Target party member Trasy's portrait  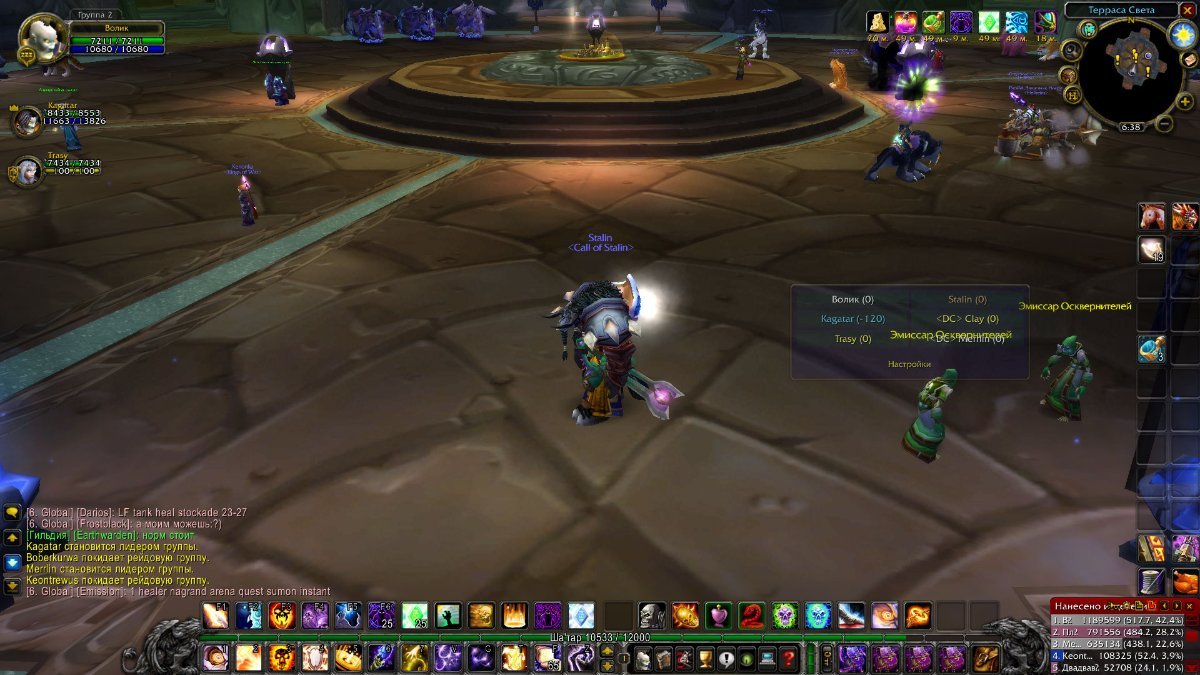point(27,171)
